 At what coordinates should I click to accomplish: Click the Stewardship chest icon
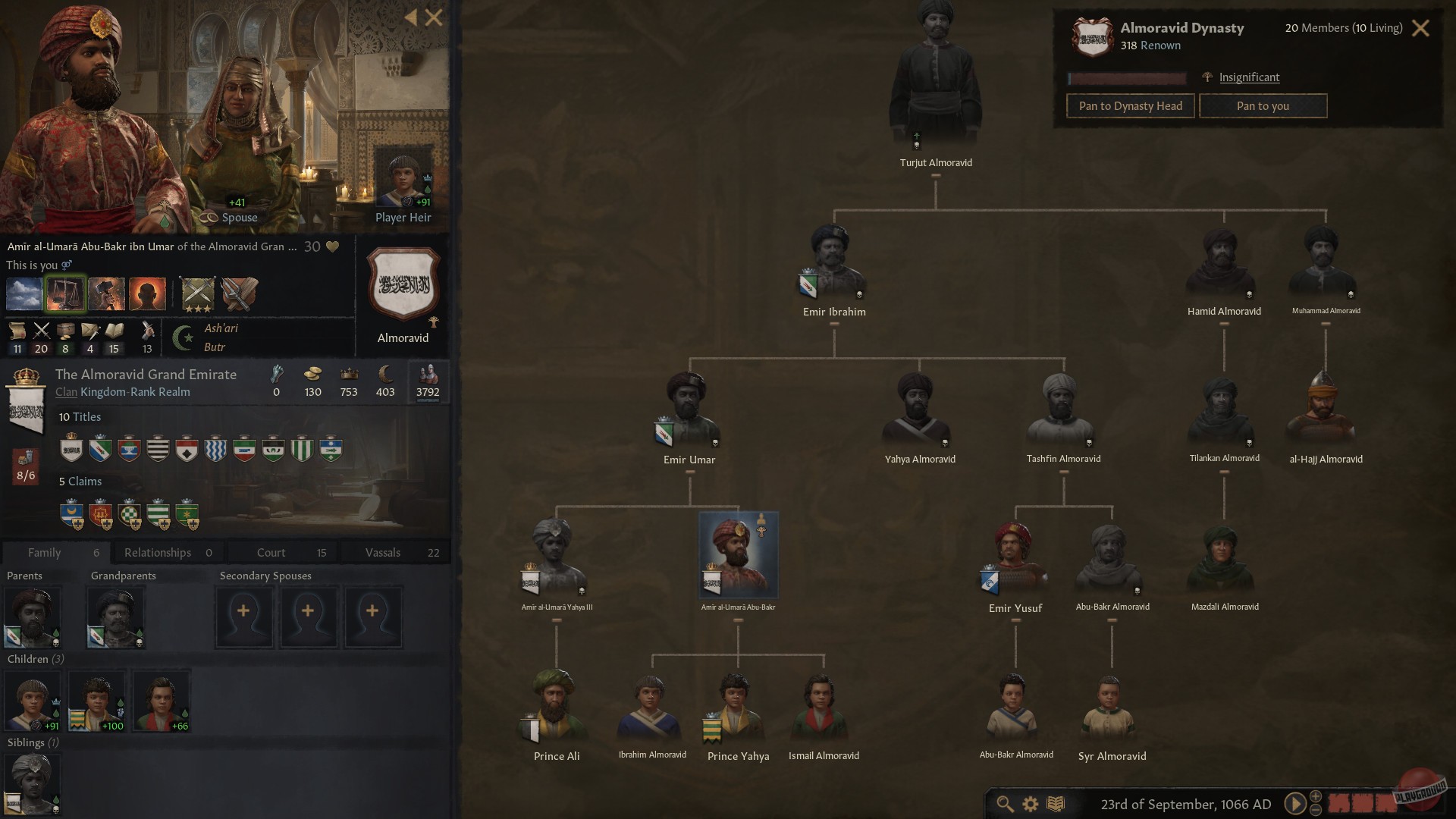(65, 332)
